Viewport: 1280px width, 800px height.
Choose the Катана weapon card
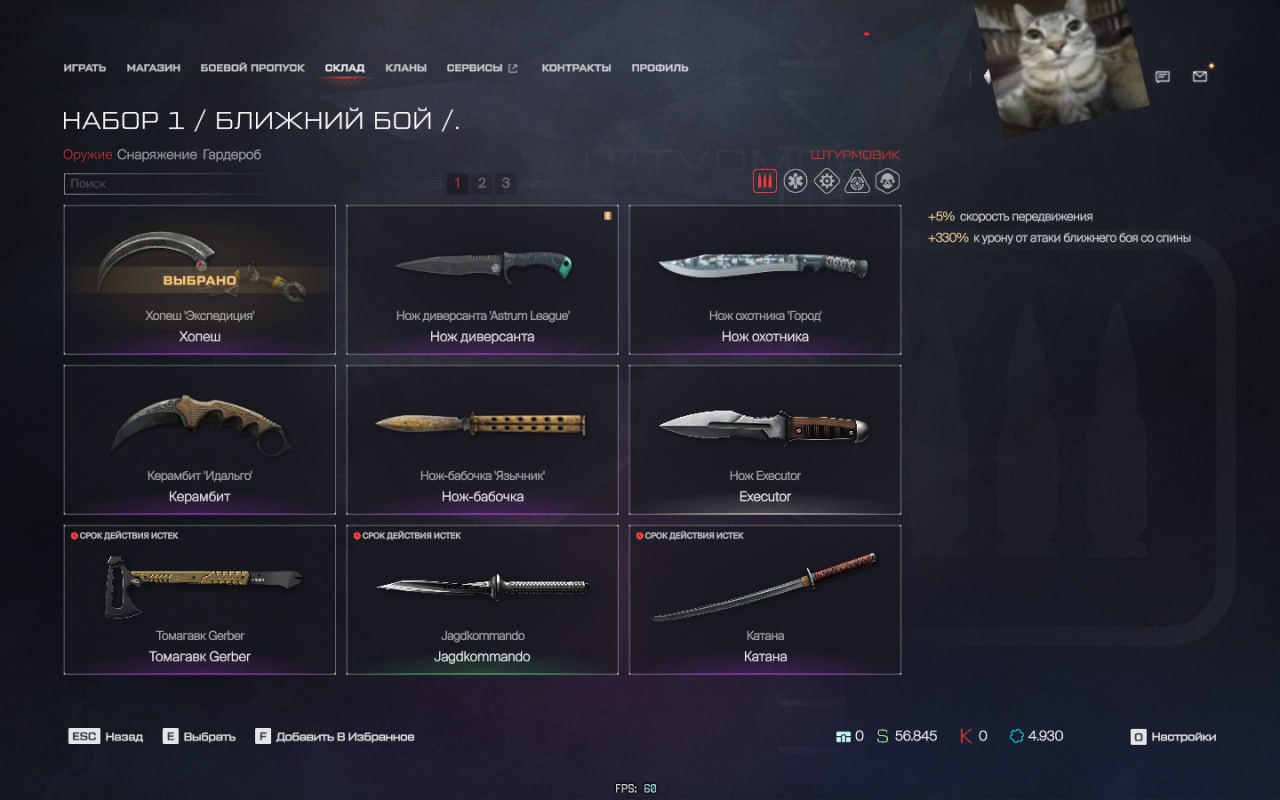click(x=765, y=599)
